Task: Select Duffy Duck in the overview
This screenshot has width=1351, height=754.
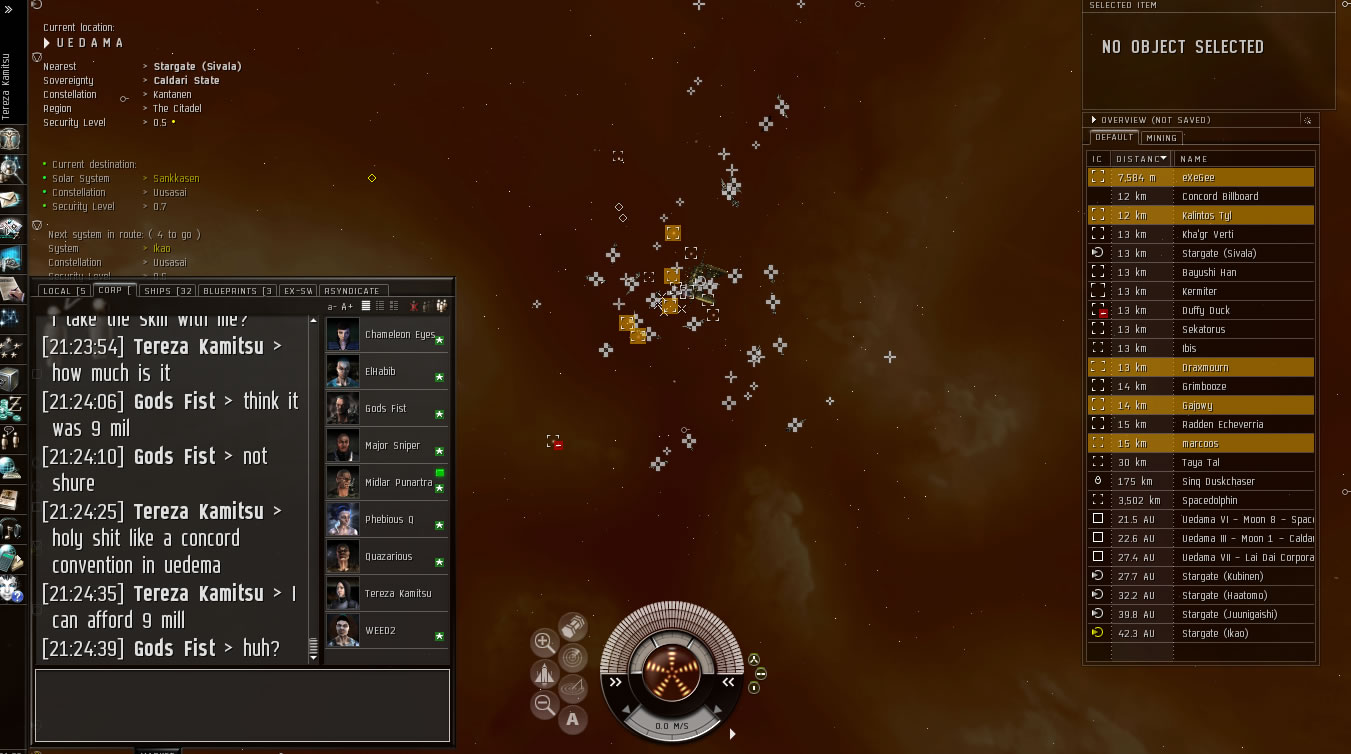Action: 1205,310
